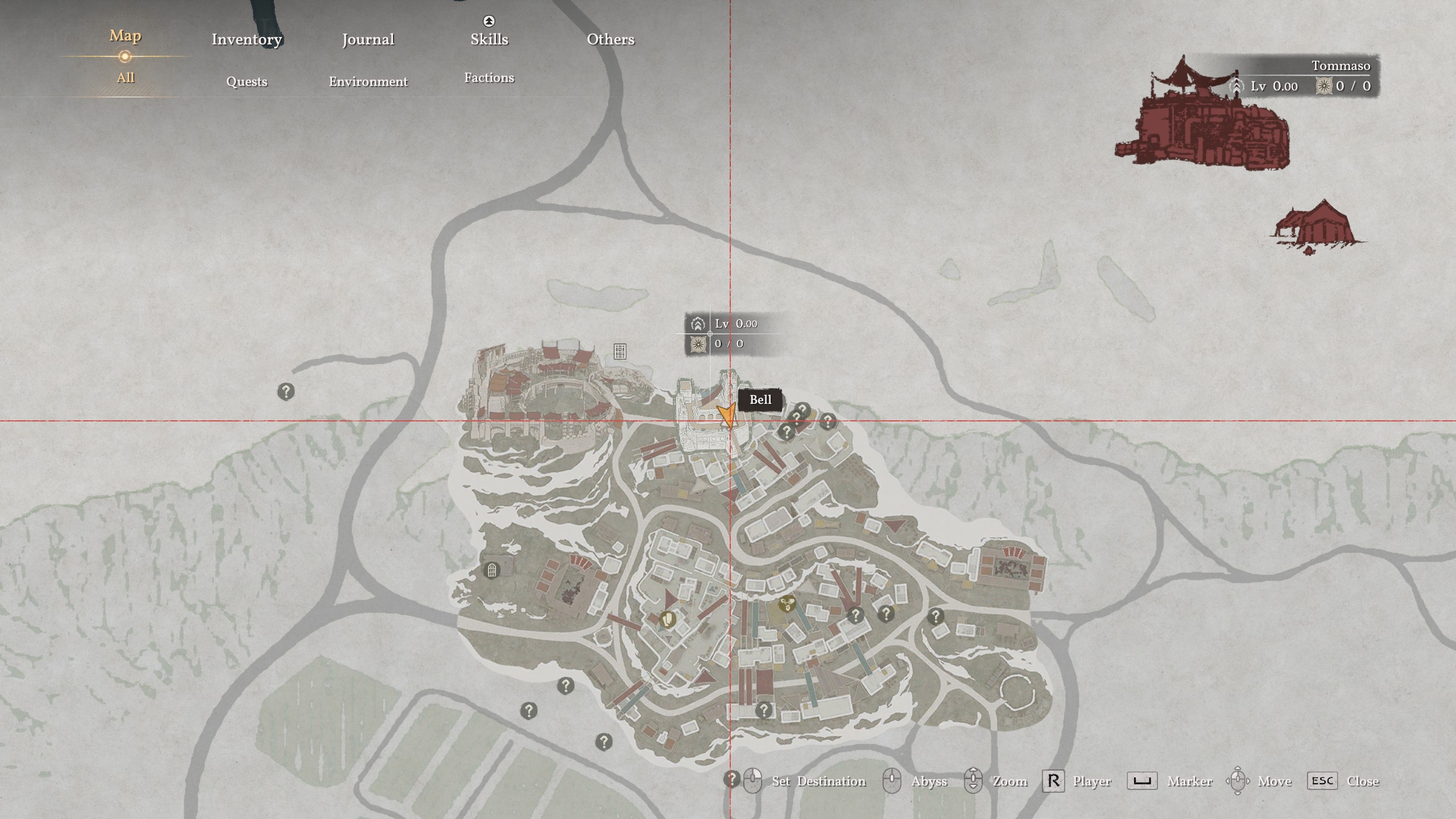Filter the map by Environment

[x=368, y=81]
